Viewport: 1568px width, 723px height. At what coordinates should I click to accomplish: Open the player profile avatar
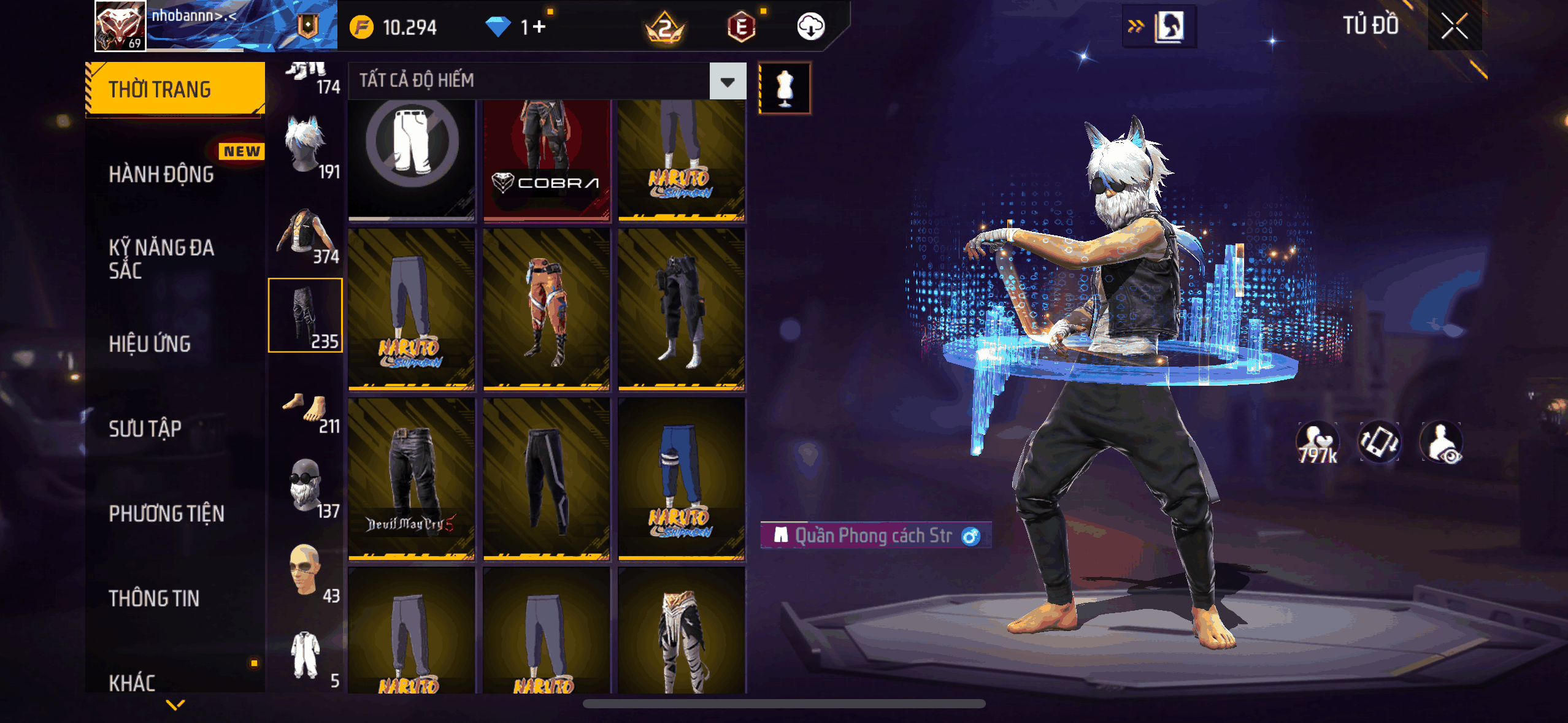120,26
